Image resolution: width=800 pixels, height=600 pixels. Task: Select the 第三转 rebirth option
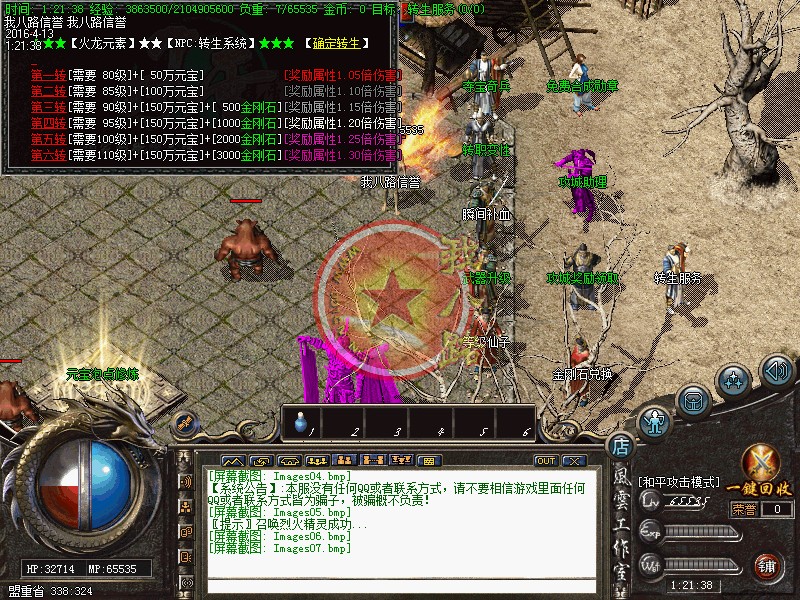(48, 107)
